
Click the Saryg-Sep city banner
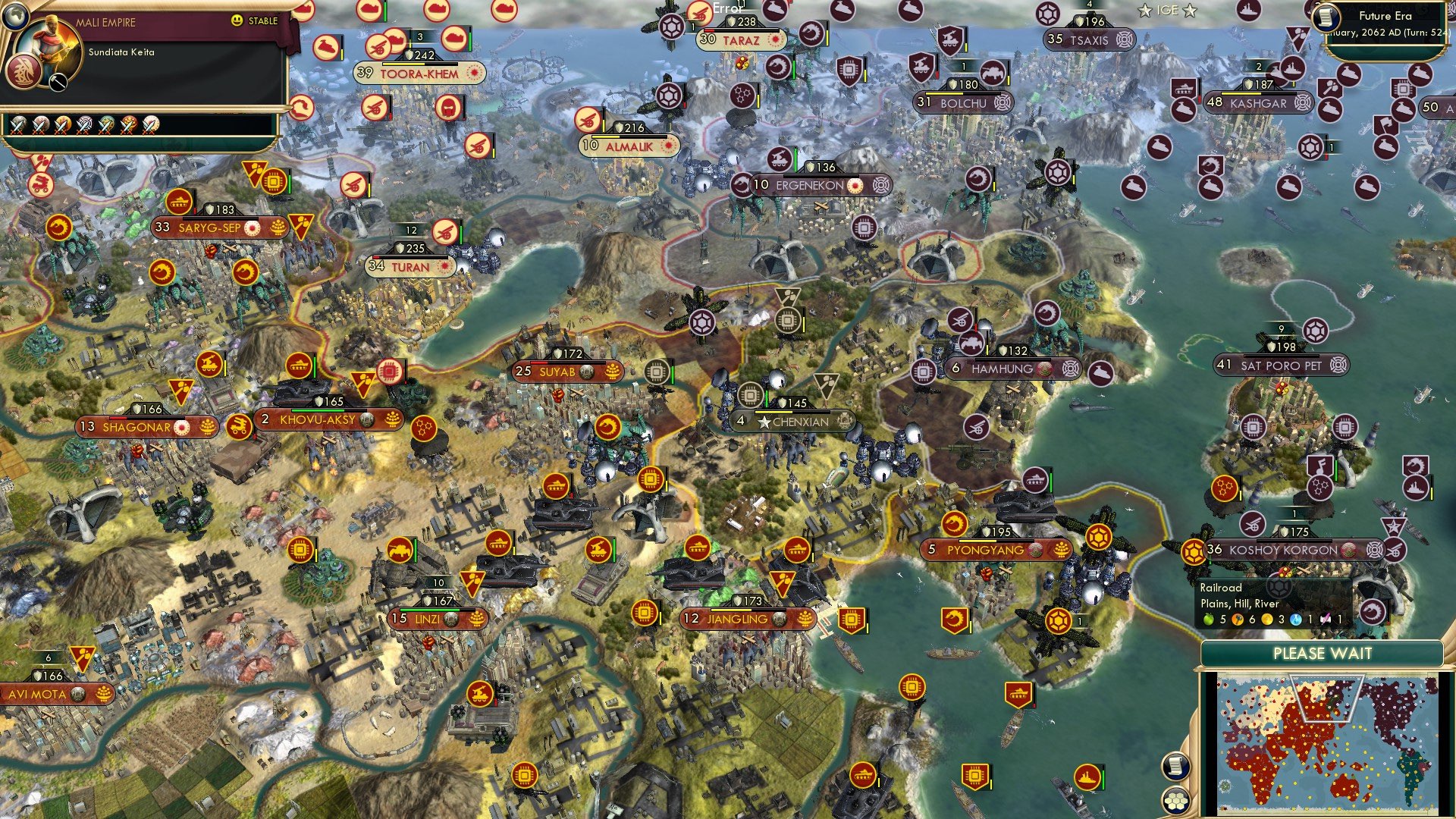pyautogui.click(x=209, y=227)
